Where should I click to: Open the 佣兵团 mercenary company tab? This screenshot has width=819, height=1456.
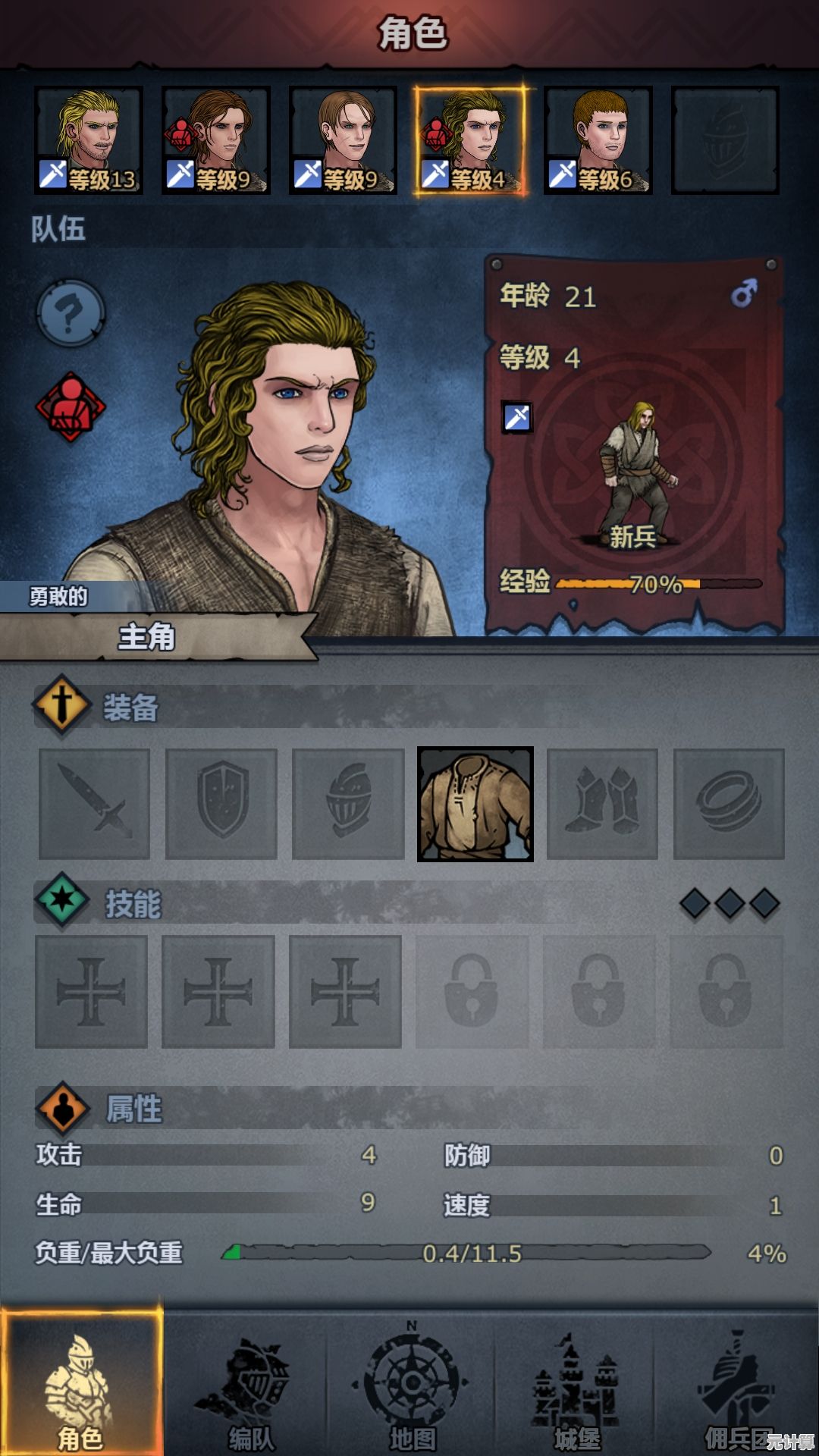point(736,1388)
